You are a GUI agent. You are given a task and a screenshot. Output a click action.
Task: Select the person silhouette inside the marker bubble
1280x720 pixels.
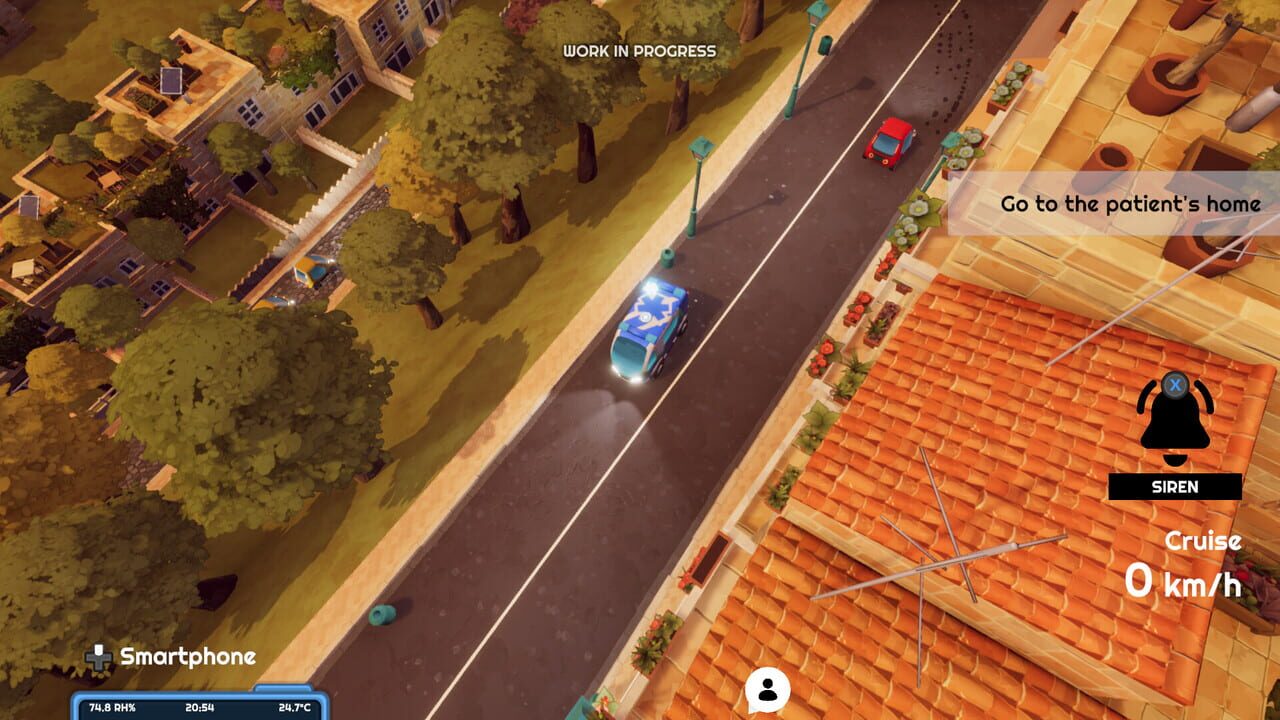767,690
